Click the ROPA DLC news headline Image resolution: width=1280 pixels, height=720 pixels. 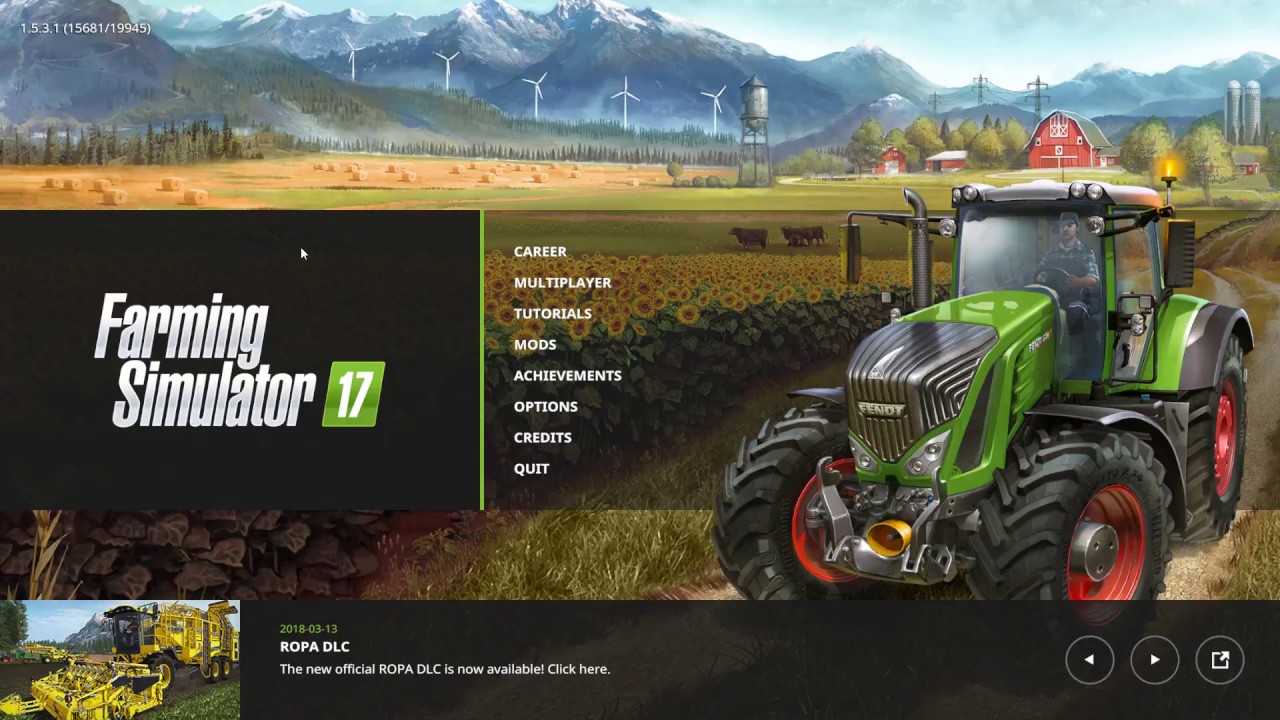pyautogui.click(x=314, y=646)
